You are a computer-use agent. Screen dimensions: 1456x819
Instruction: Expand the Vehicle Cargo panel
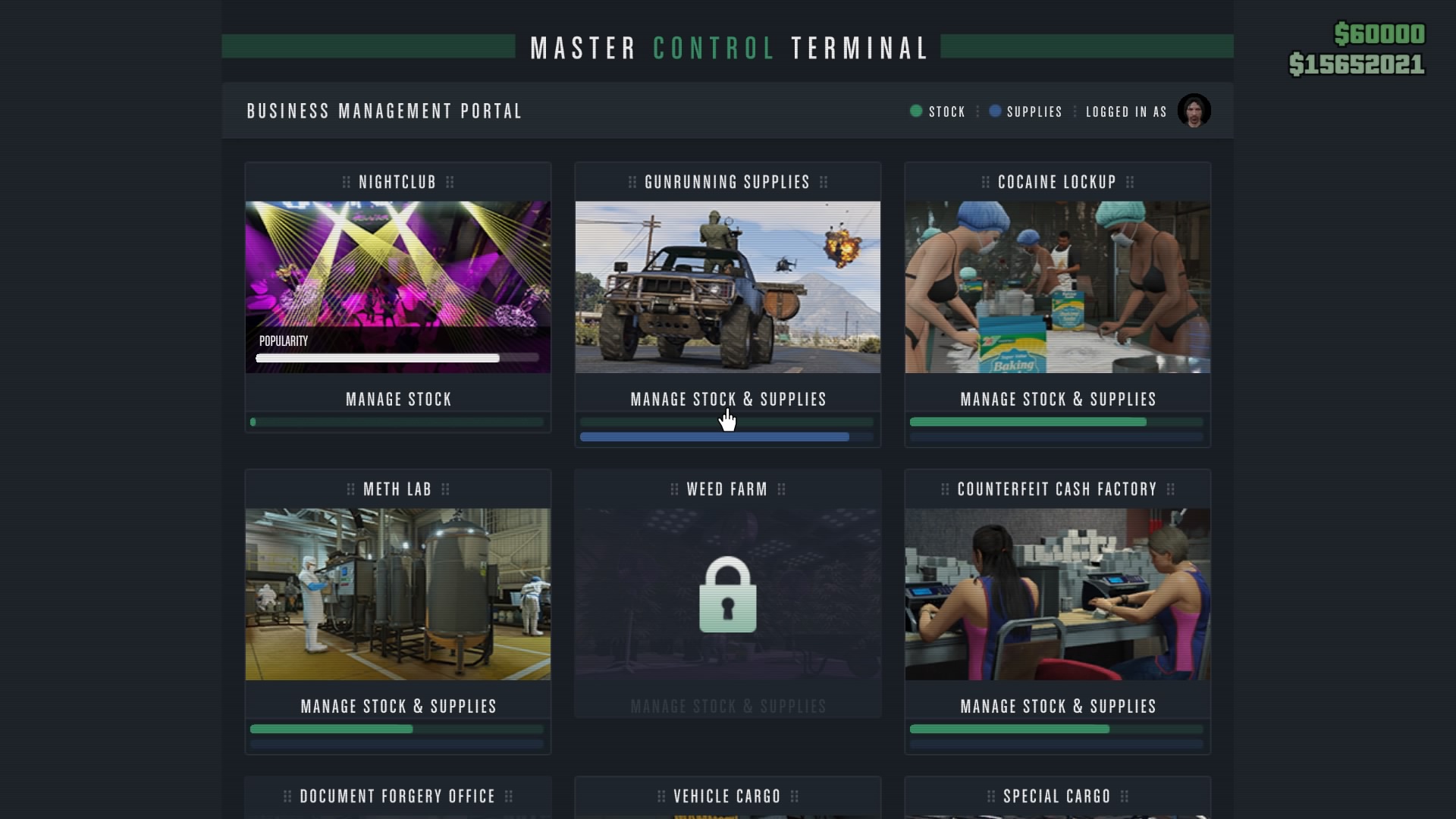point(726,796)
